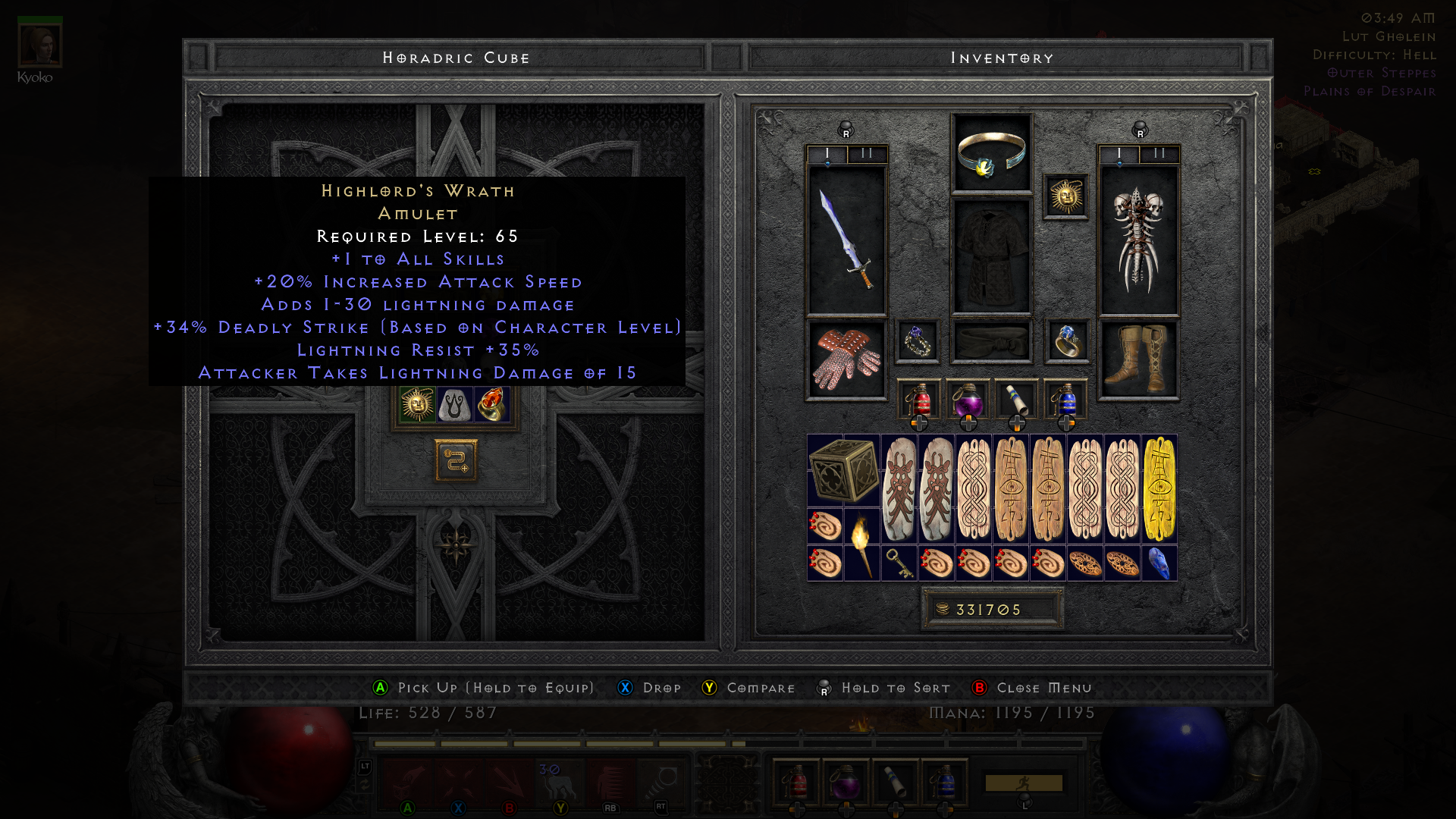Image resolution: width=1456 pixels, height=819 pixels.
Task: Select the equipped boots
Action: [x=1138, y=356]
